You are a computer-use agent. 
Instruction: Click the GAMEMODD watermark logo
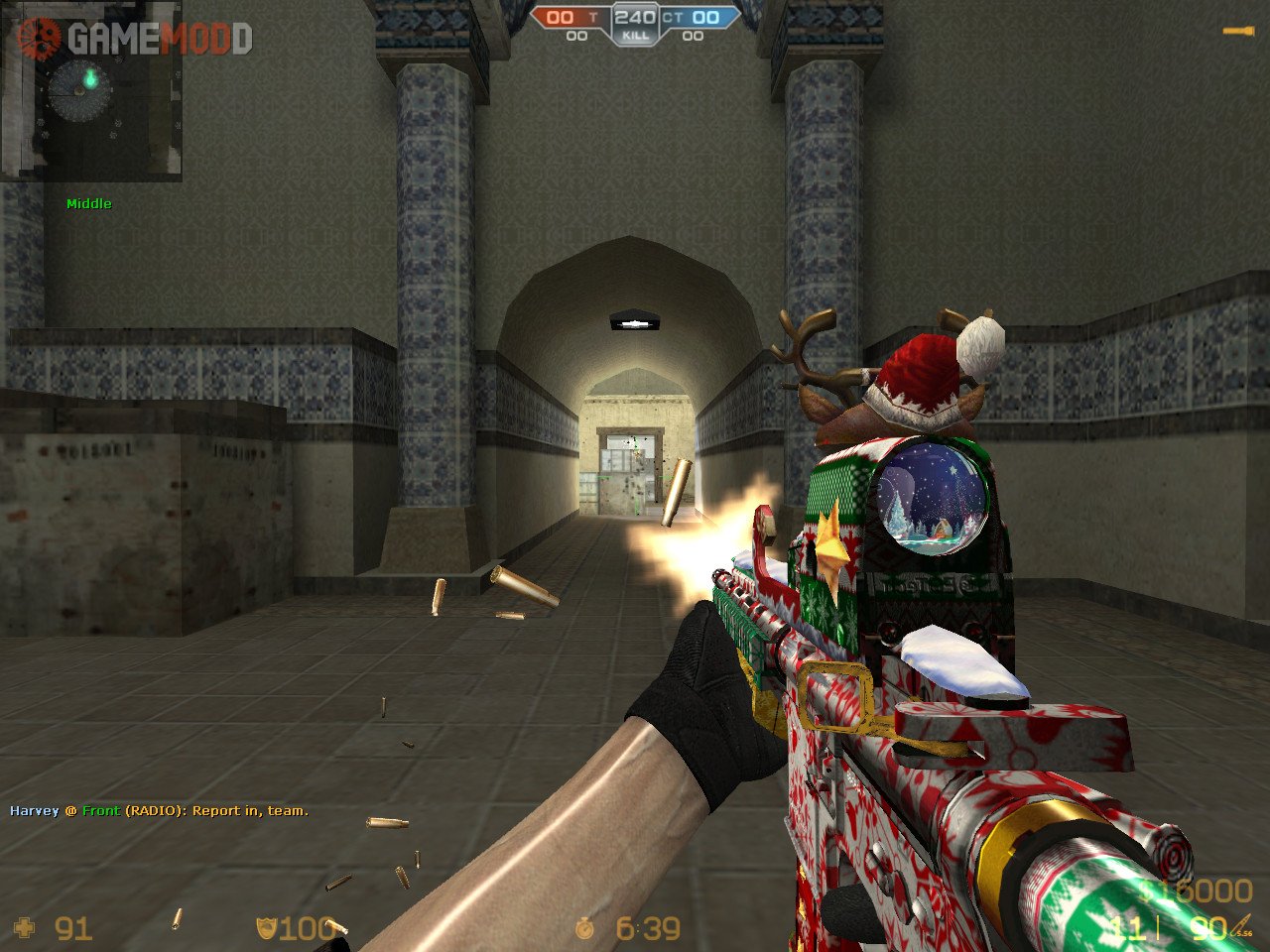[x=135, y=39]
